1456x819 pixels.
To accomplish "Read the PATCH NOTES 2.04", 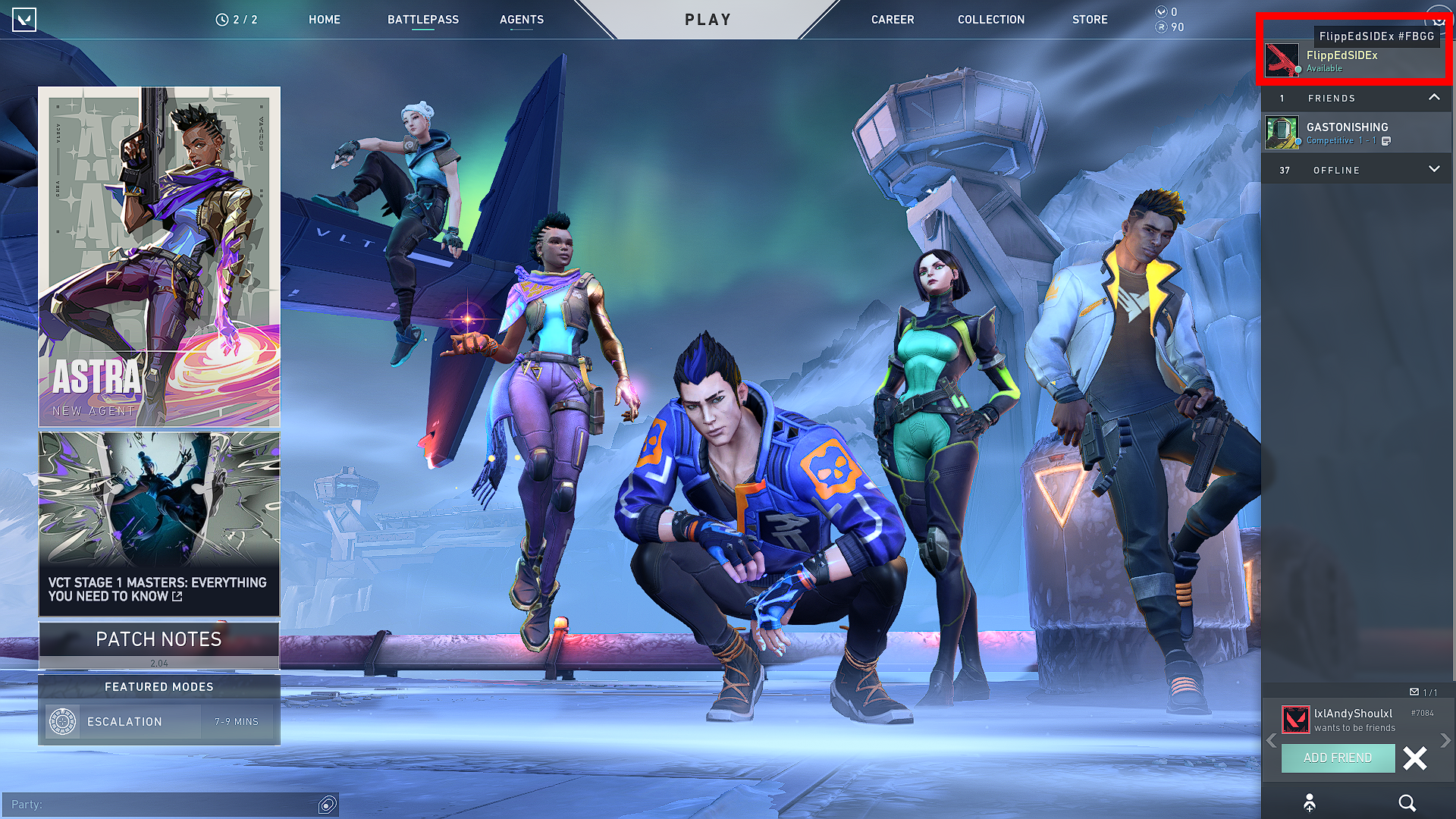I will pos(159,645).
